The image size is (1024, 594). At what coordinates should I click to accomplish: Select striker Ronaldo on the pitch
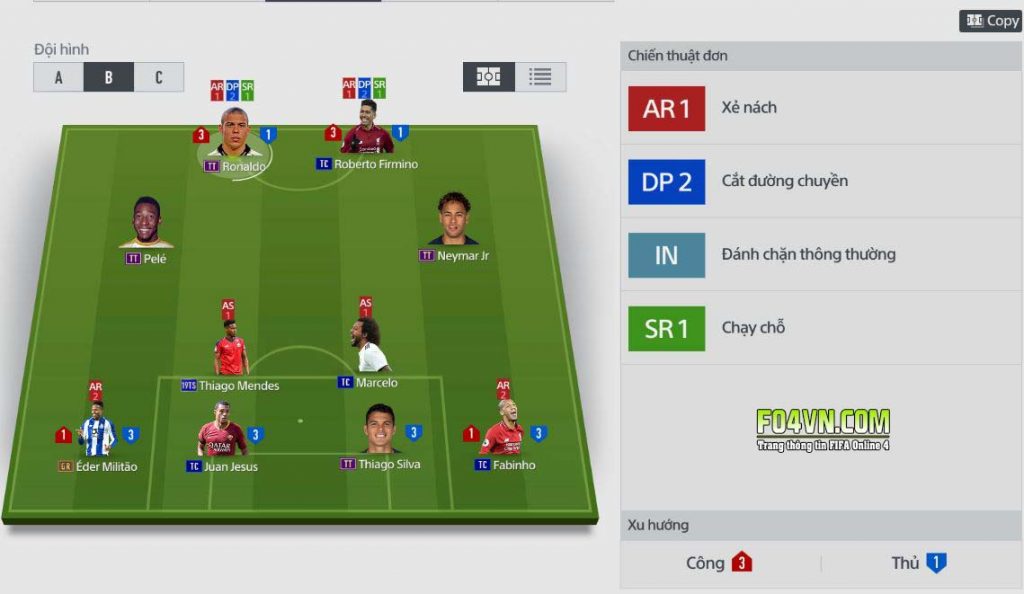click(x=234, y=133)
